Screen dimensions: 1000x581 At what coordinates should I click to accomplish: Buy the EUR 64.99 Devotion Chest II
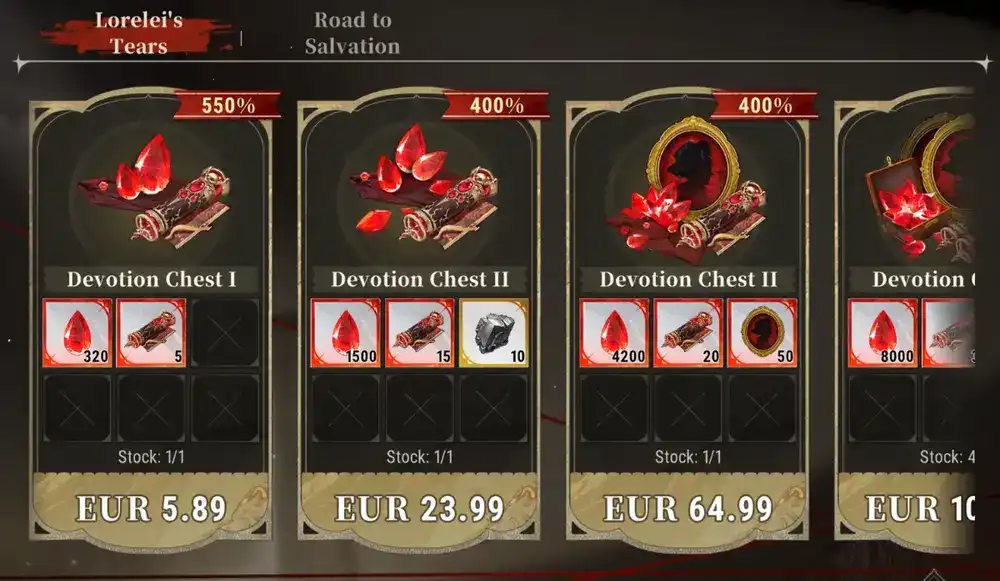pos(688,508)
